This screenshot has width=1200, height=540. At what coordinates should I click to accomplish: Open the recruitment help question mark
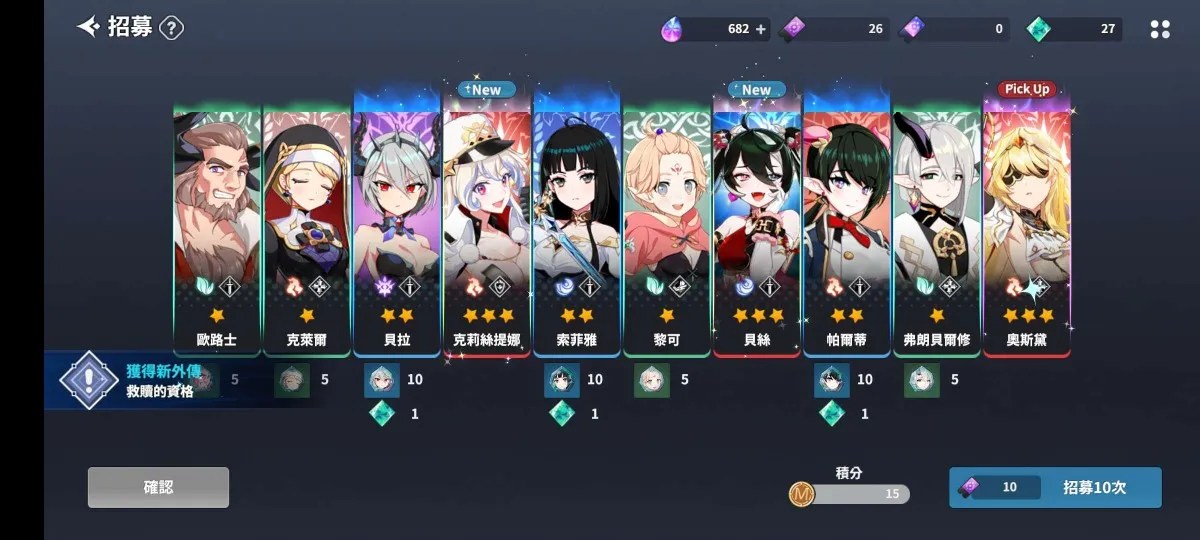[172, 28]
